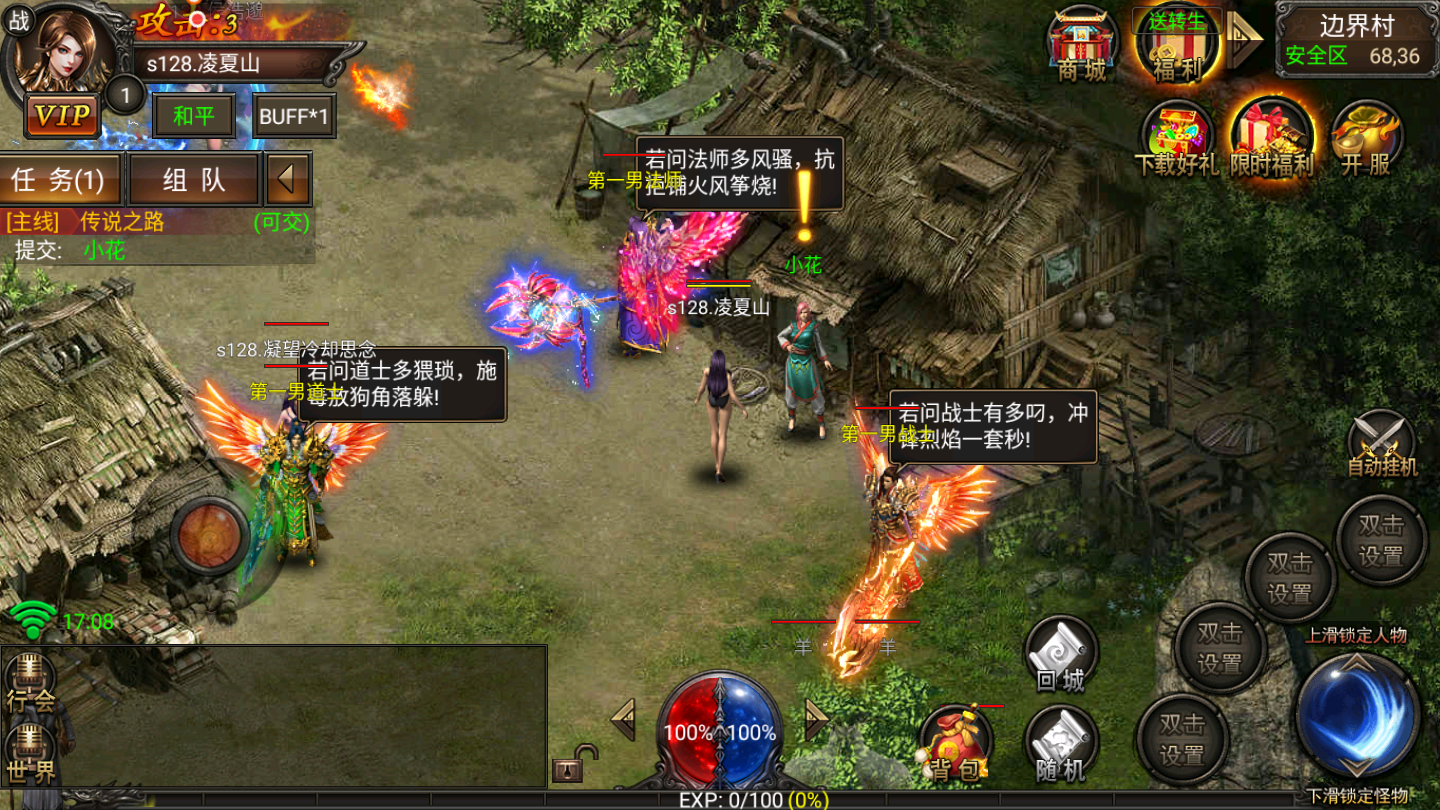Open the 世界 world chat channel
Viewport: 1440px width, 810px height.
(30, 755)
